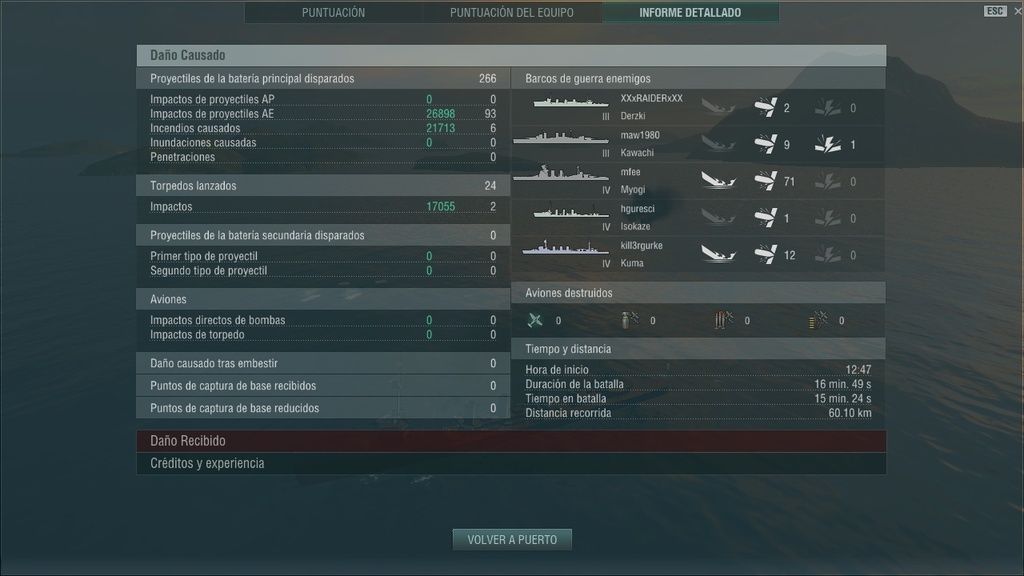
Task: Pick enemy kill3rgurke's Kuma row
Action: (698, 254)
